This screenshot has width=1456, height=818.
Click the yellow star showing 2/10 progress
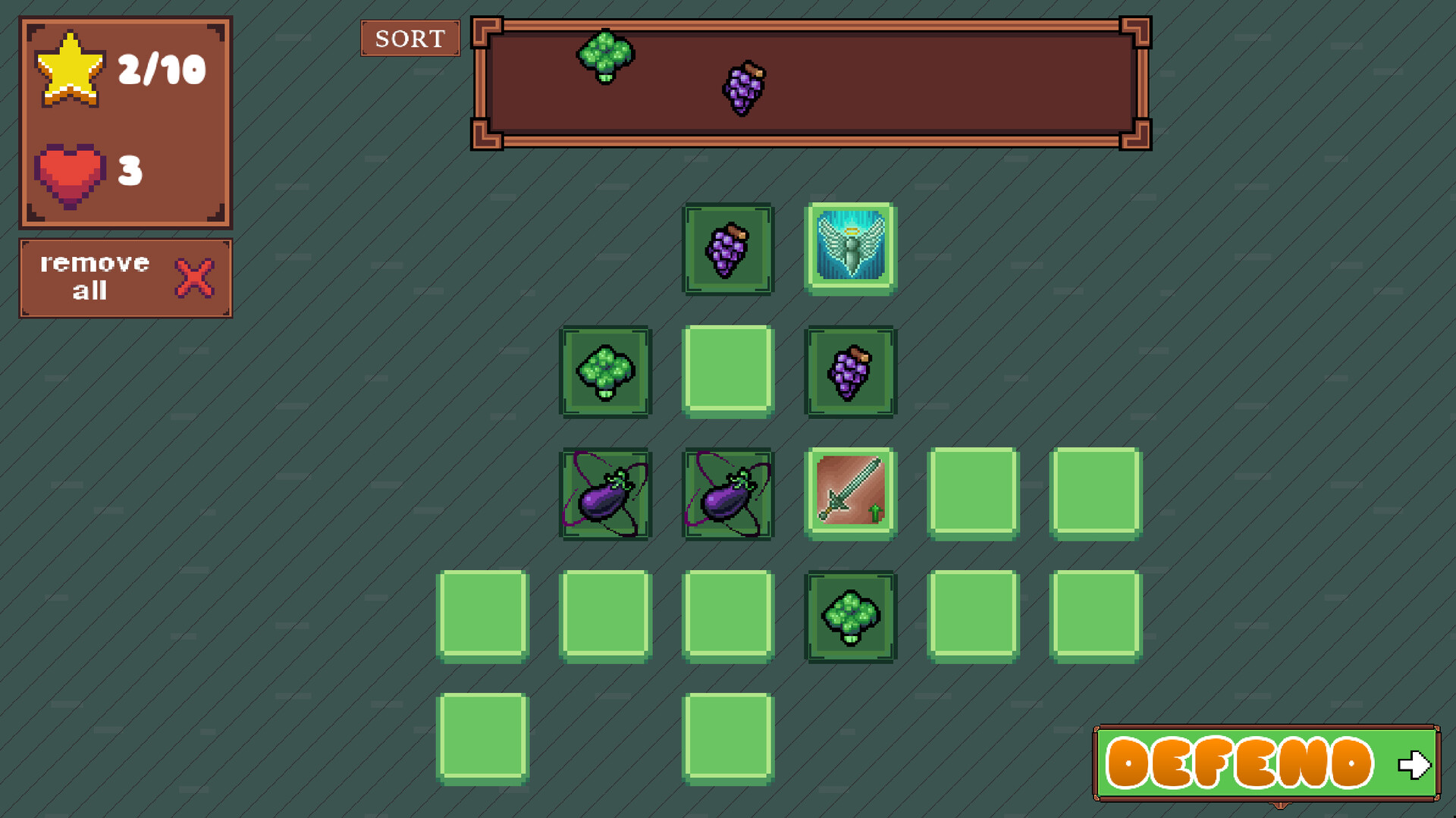tap(72, 68)
